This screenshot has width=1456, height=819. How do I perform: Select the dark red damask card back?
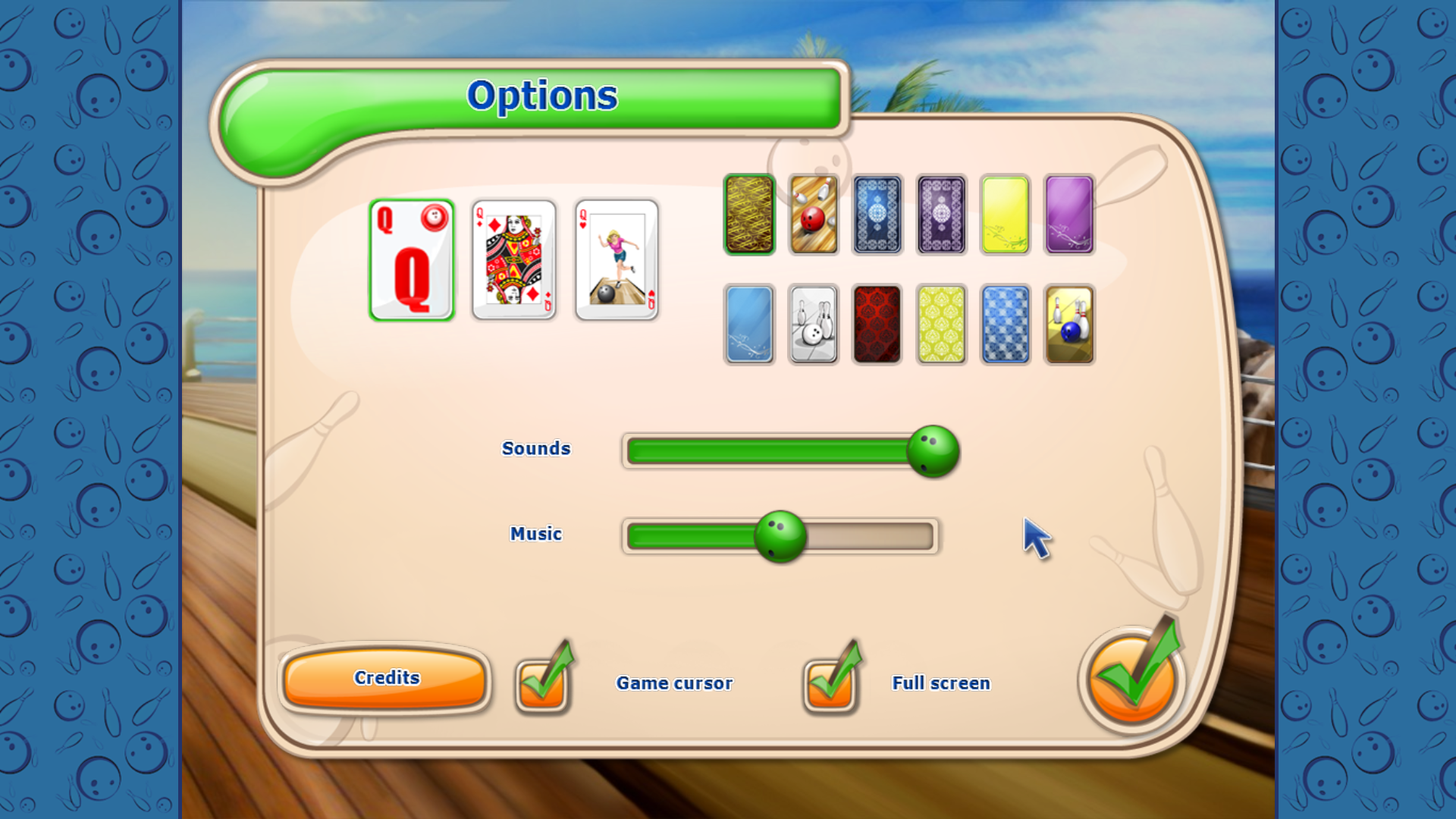(877, 325)
